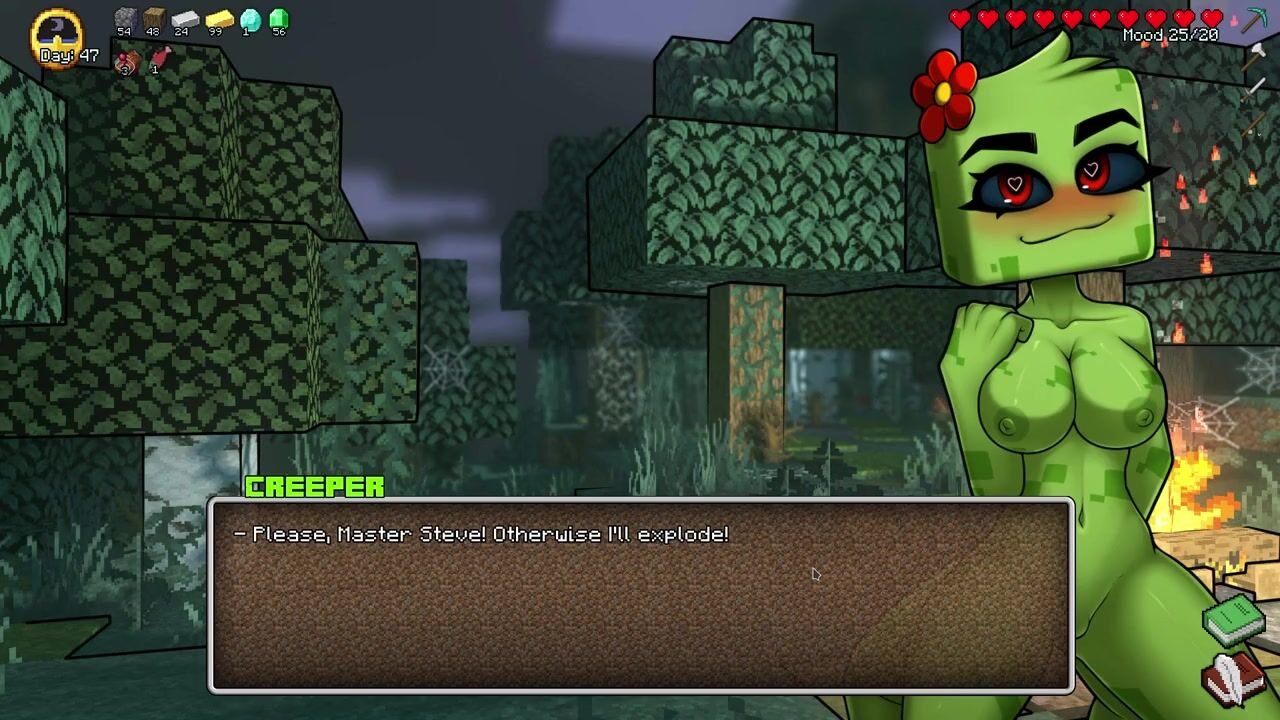Select the diamond resource icon
This screenshot has height=720, width=1280.
tap(250, 18)
